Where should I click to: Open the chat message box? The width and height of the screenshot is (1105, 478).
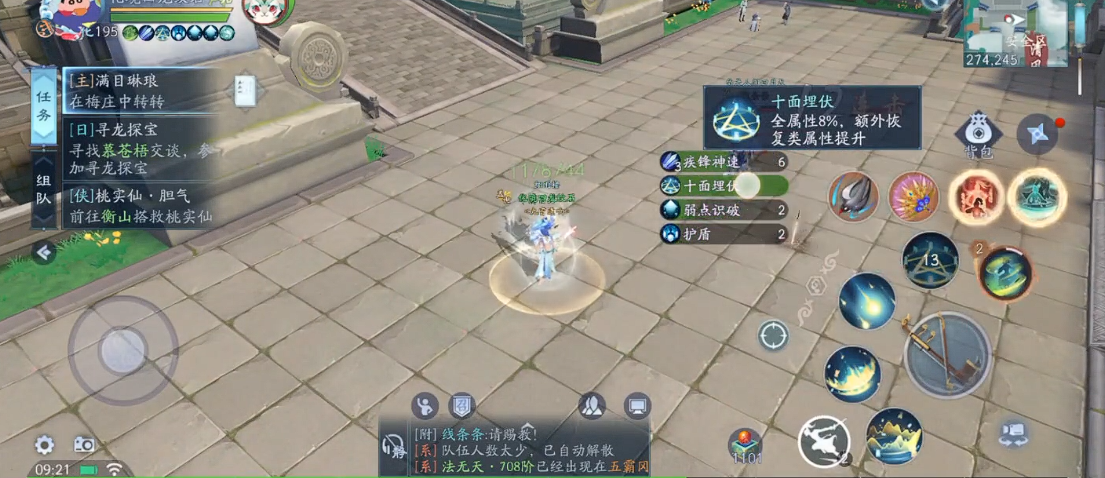[515, 449]
